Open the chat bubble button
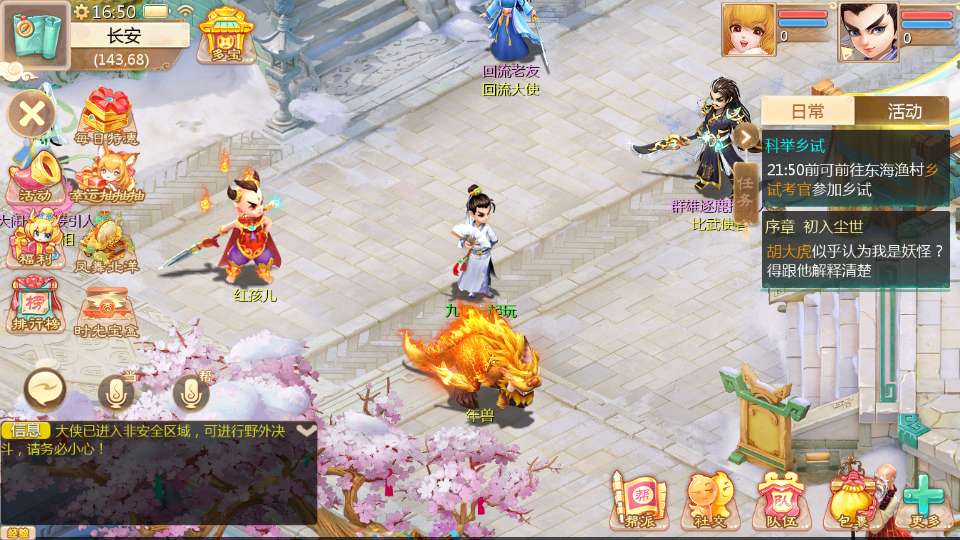Viewport: 960px width, 540px height. [x=46, y=391]
